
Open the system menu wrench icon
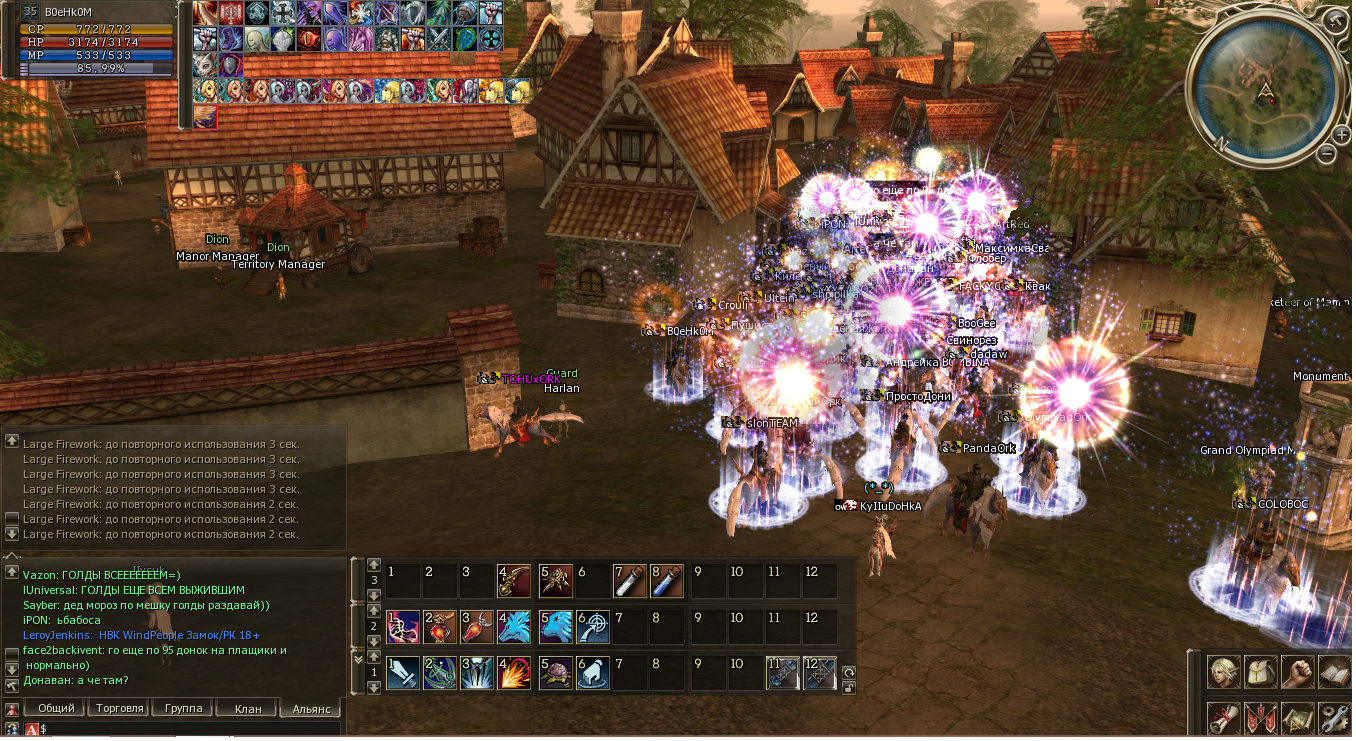(x=1333, y=717)
